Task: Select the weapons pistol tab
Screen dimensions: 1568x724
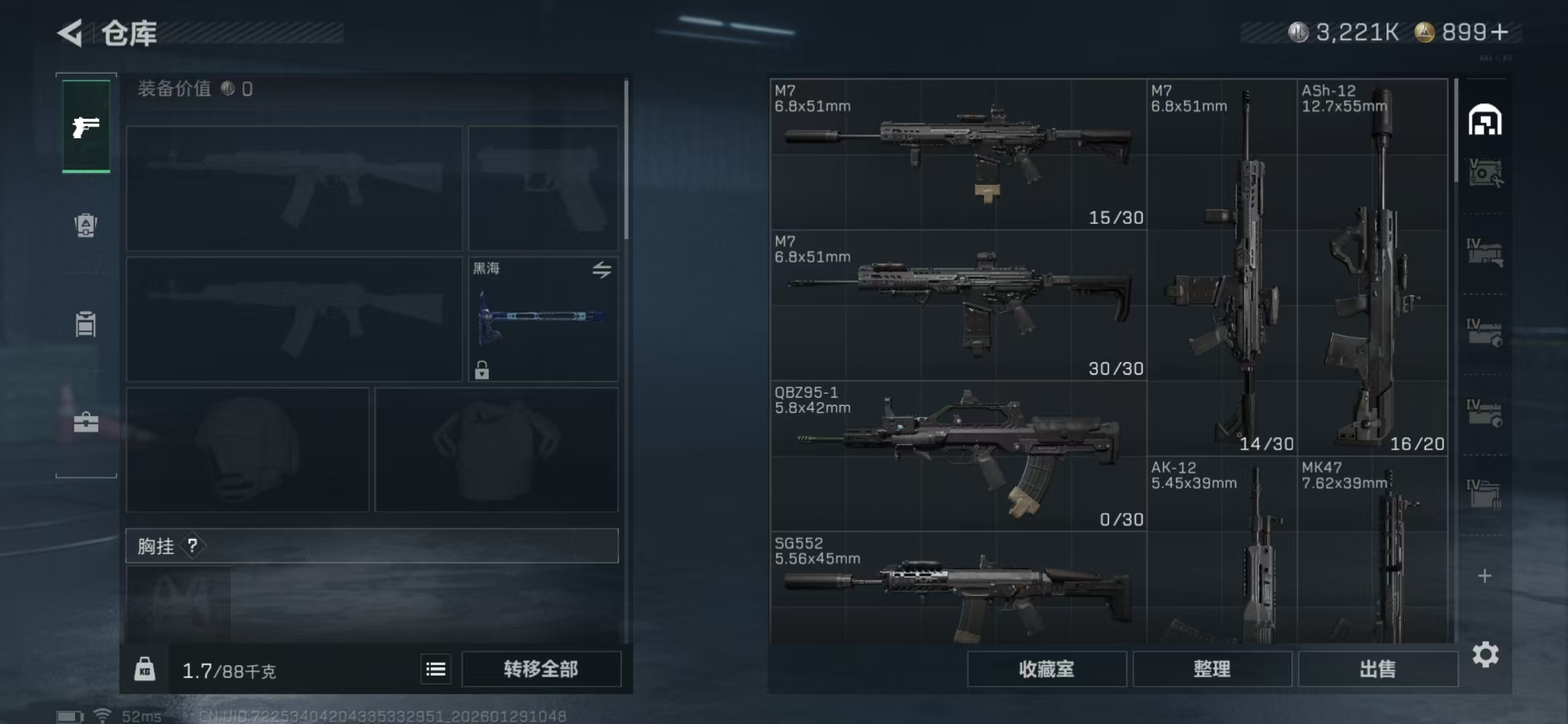Action: click(86, 126)
